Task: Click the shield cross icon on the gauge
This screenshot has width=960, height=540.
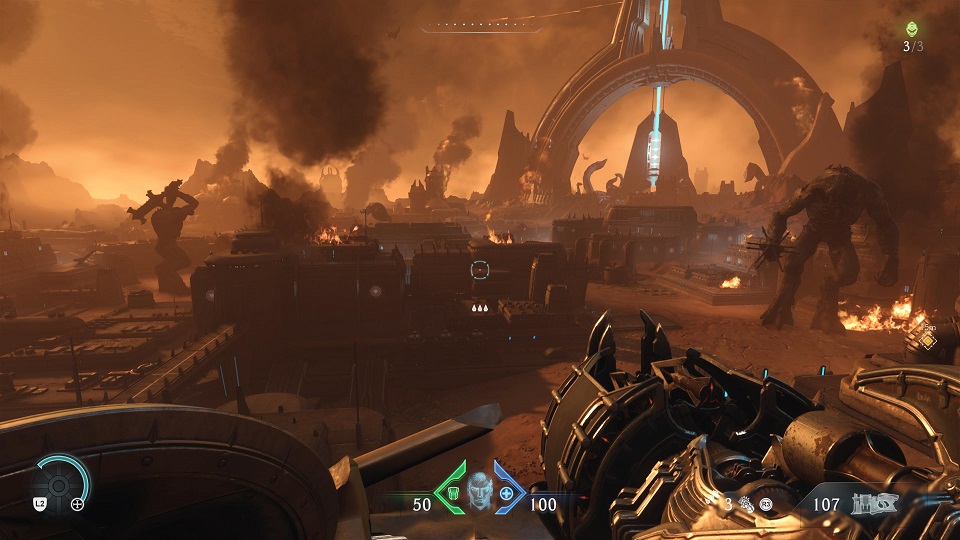Action: click(x=77, y=504)
